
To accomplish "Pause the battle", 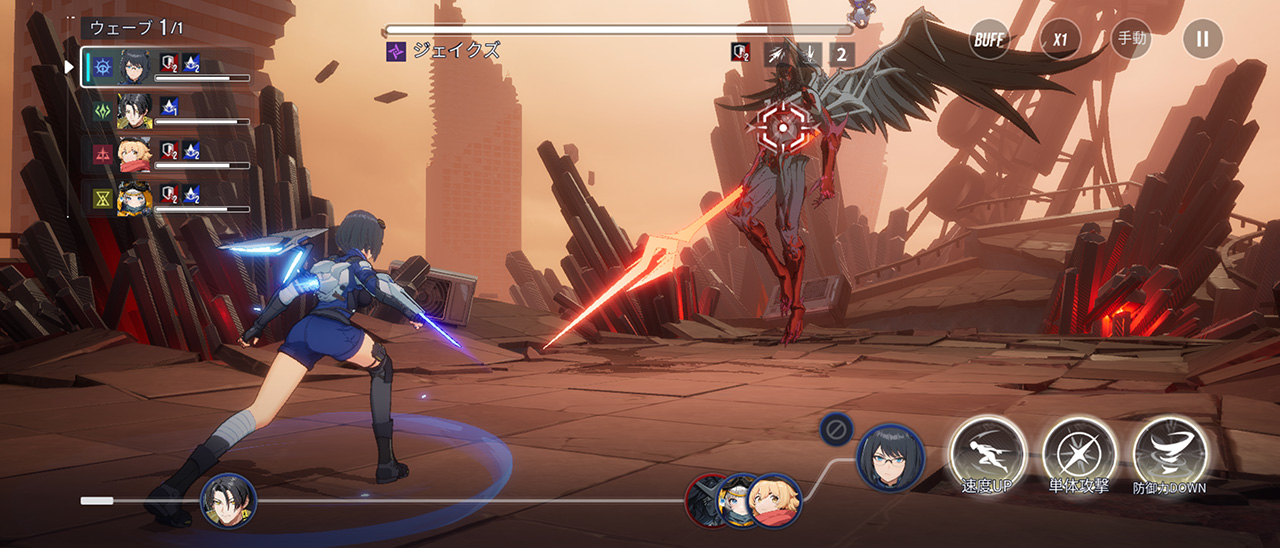I will 1202,40.
